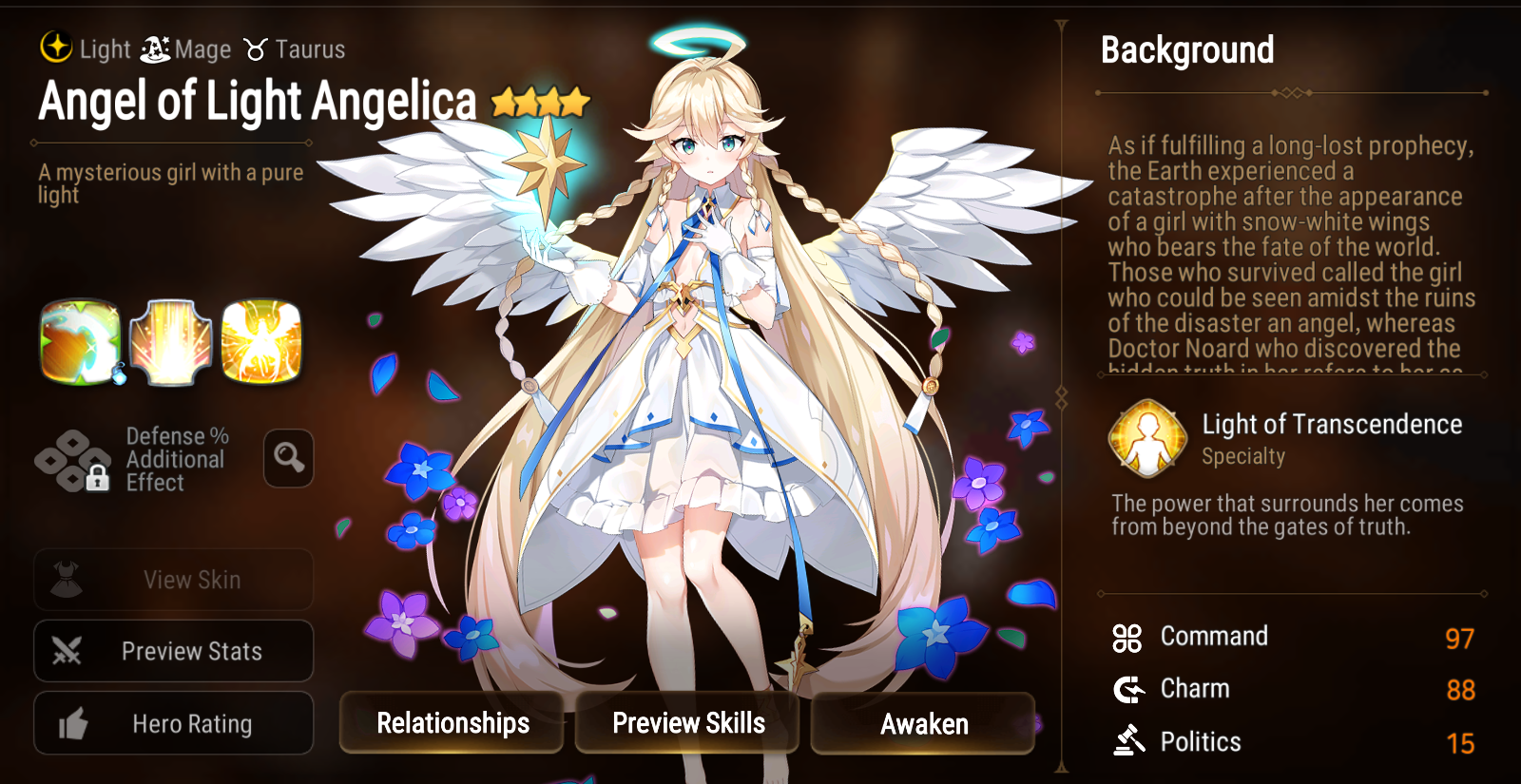Select the Command stat icon
This screenshot has width=1521, height=784.
[x=1127, y=638]
